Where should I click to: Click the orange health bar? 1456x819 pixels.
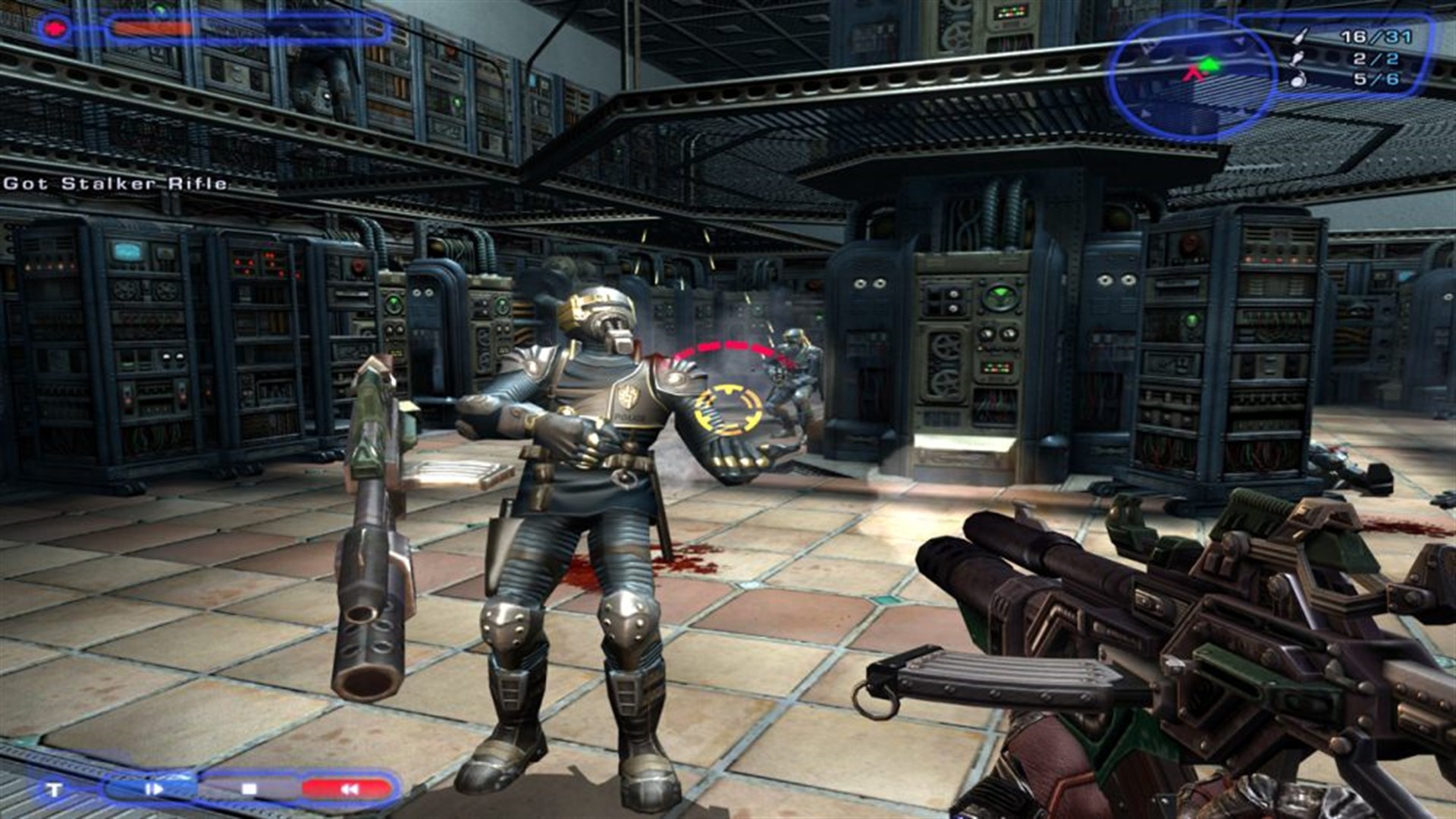[x=152, y=28]
